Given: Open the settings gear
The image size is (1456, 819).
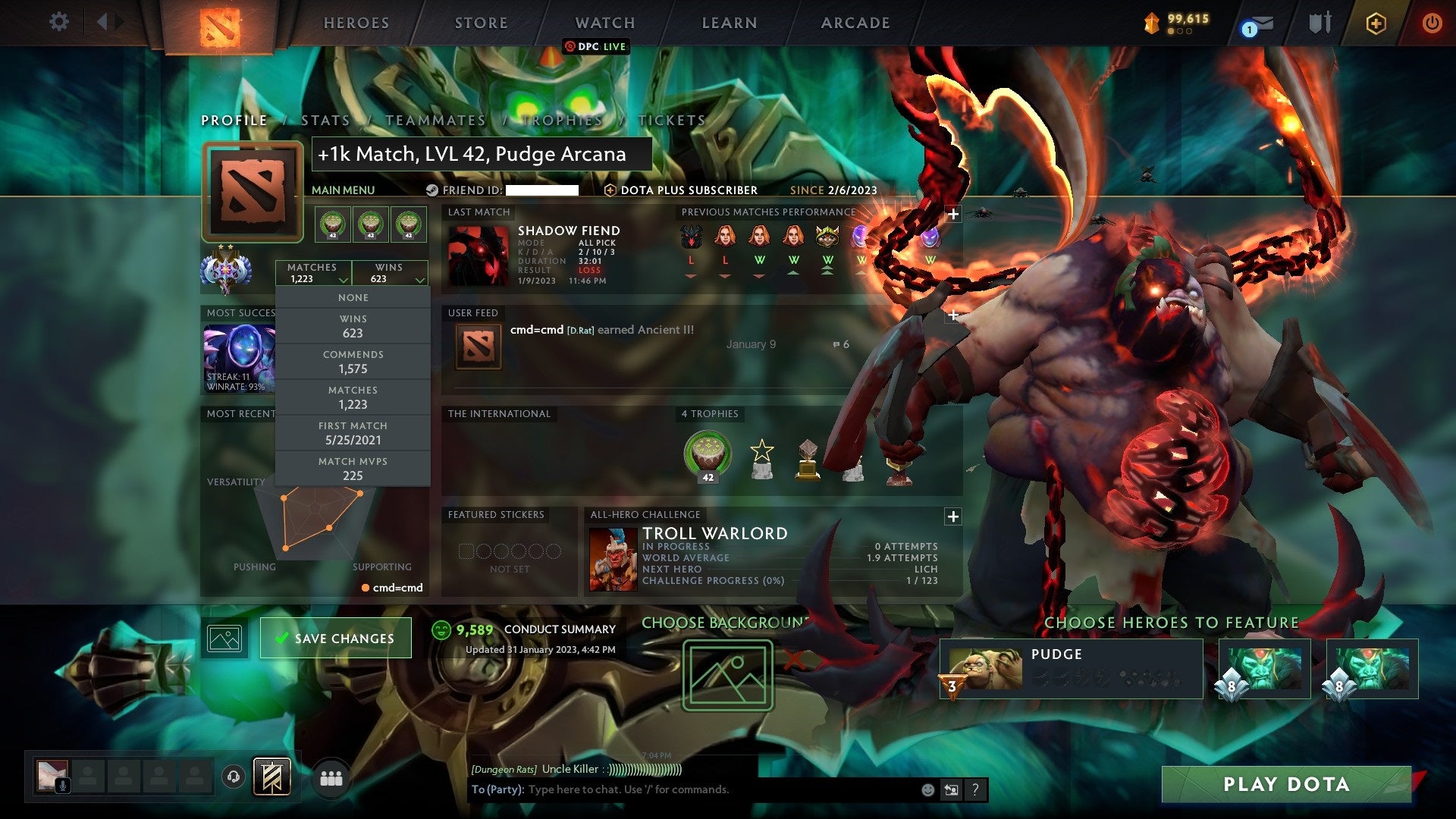Looking at the screenshot, I should [x=59, y=22].
